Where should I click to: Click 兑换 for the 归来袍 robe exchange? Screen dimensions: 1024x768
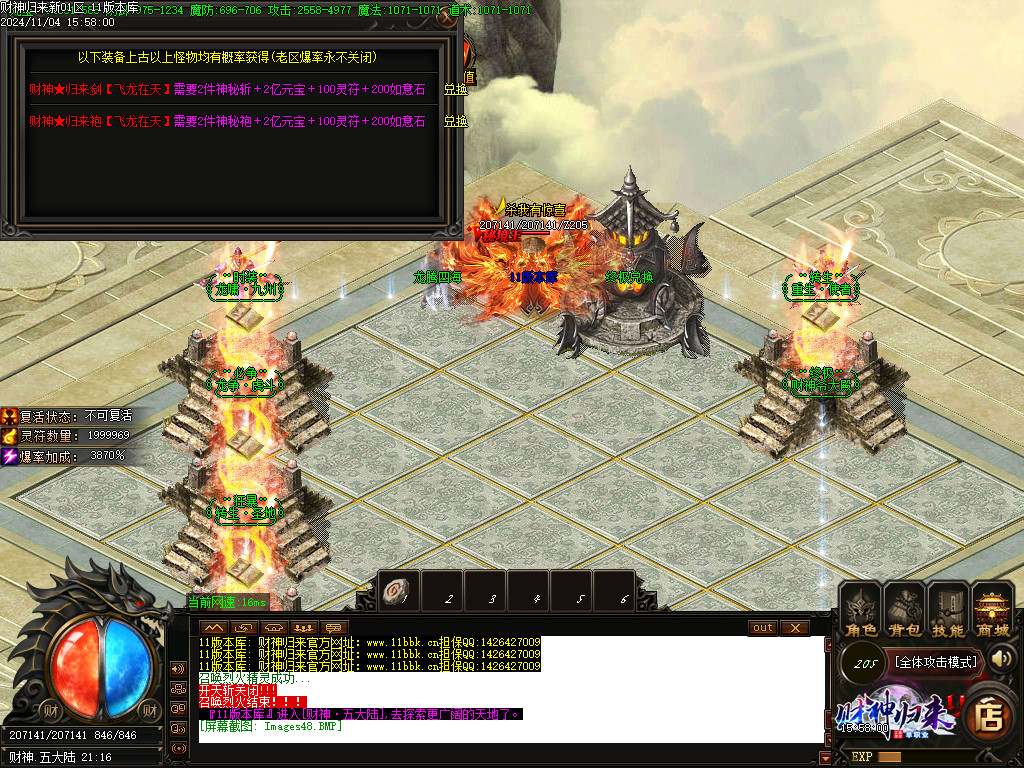click(455, 121)
